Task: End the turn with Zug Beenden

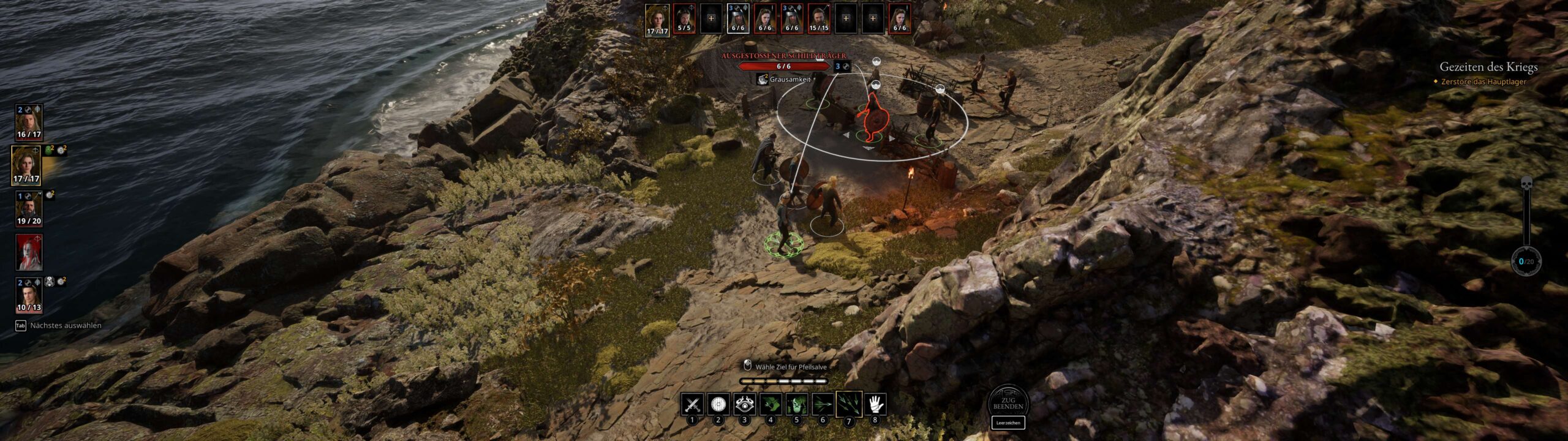Action: coord(1008,402)
